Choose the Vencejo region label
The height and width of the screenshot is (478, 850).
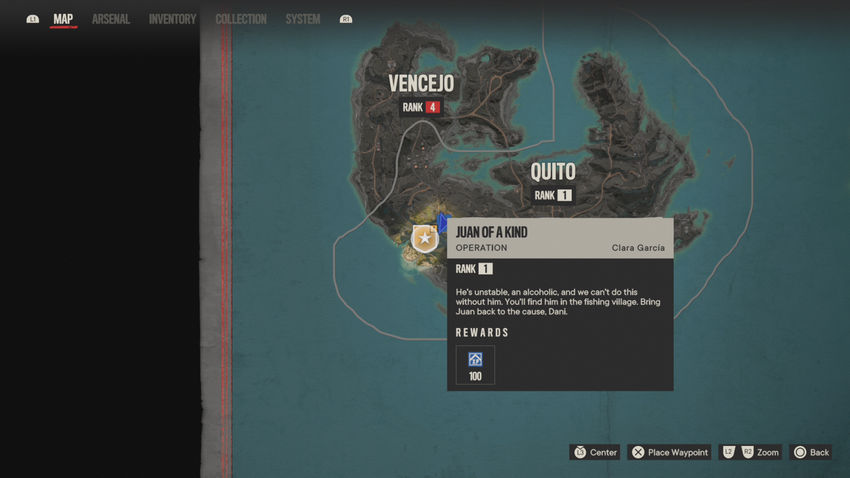click(x=421, y=83)
